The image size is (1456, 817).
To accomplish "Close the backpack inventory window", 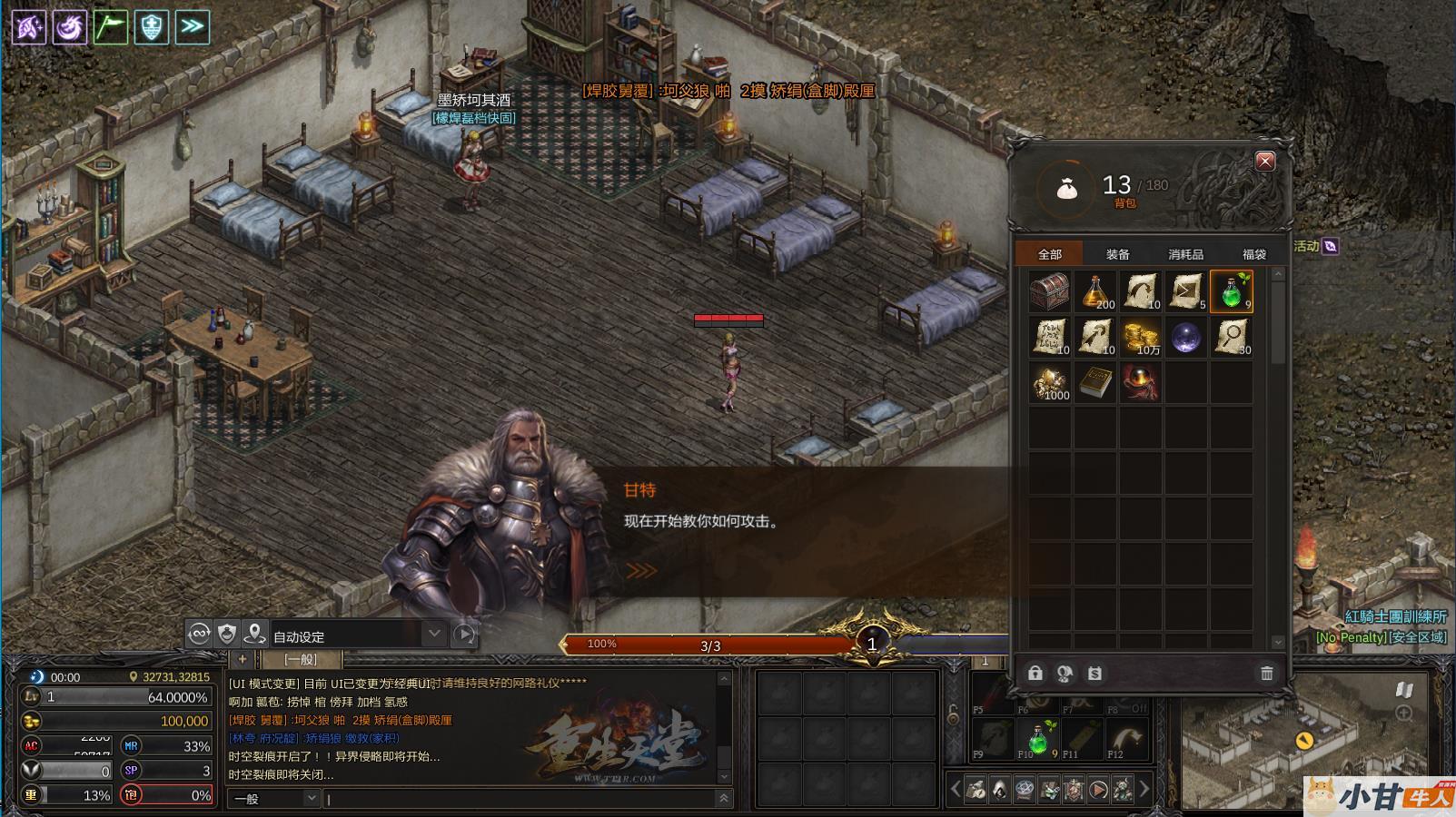I will (1264, 162).
